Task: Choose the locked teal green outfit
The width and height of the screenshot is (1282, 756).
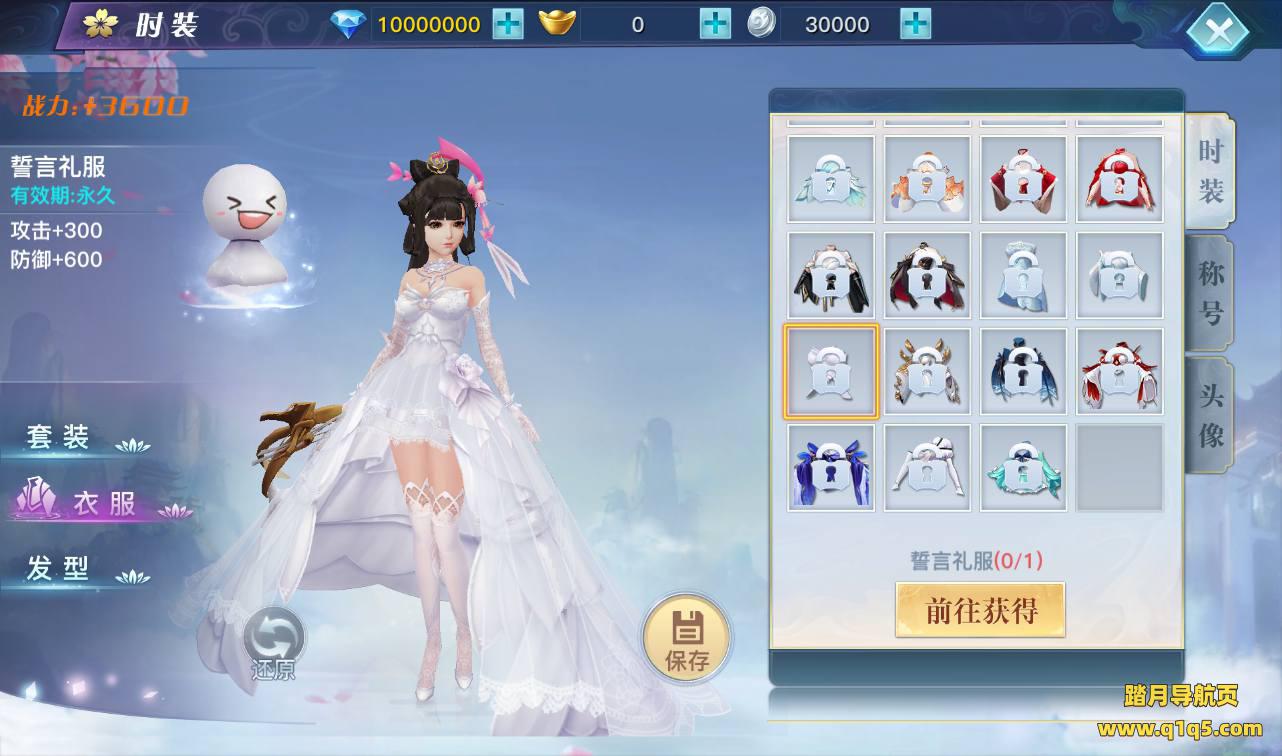Action: [x=1023, y=468]
